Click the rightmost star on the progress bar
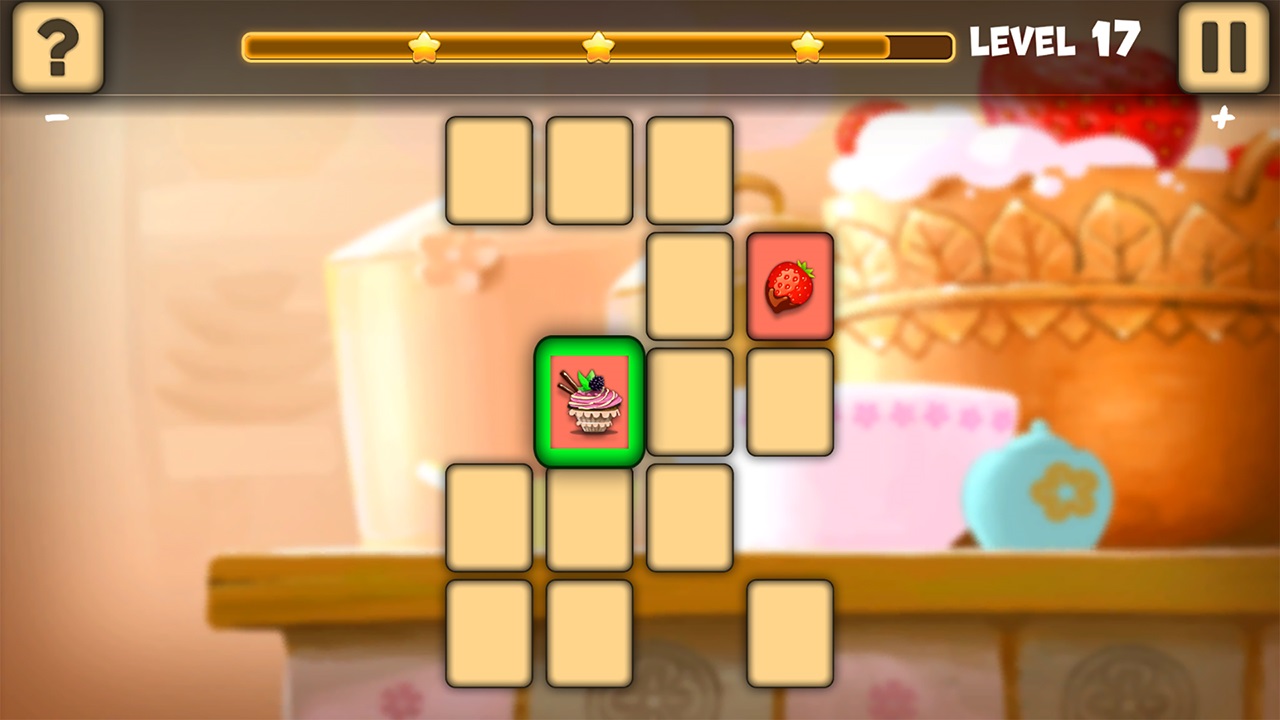The width and height of the screenshot is (1280, 720). [806, 44]
